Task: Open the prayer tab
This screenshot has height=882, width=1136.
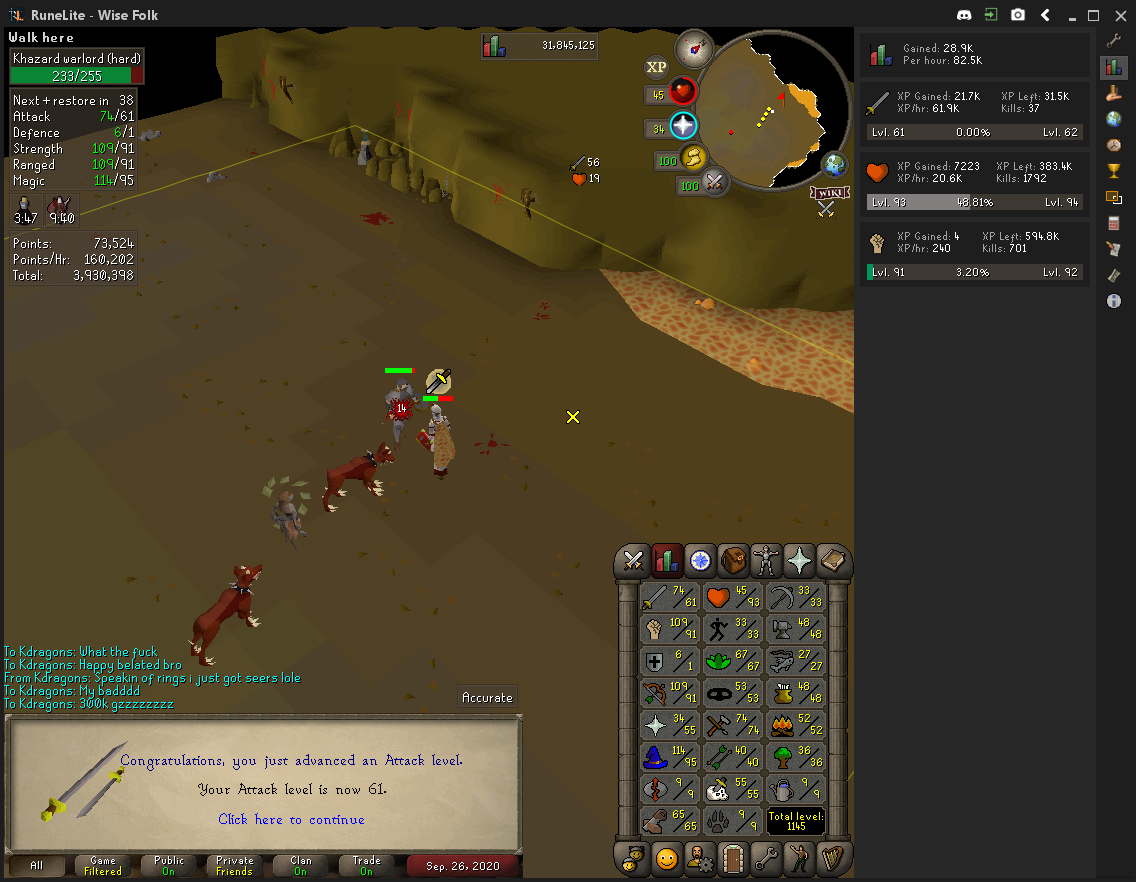Action: click(x=799, y=561)
